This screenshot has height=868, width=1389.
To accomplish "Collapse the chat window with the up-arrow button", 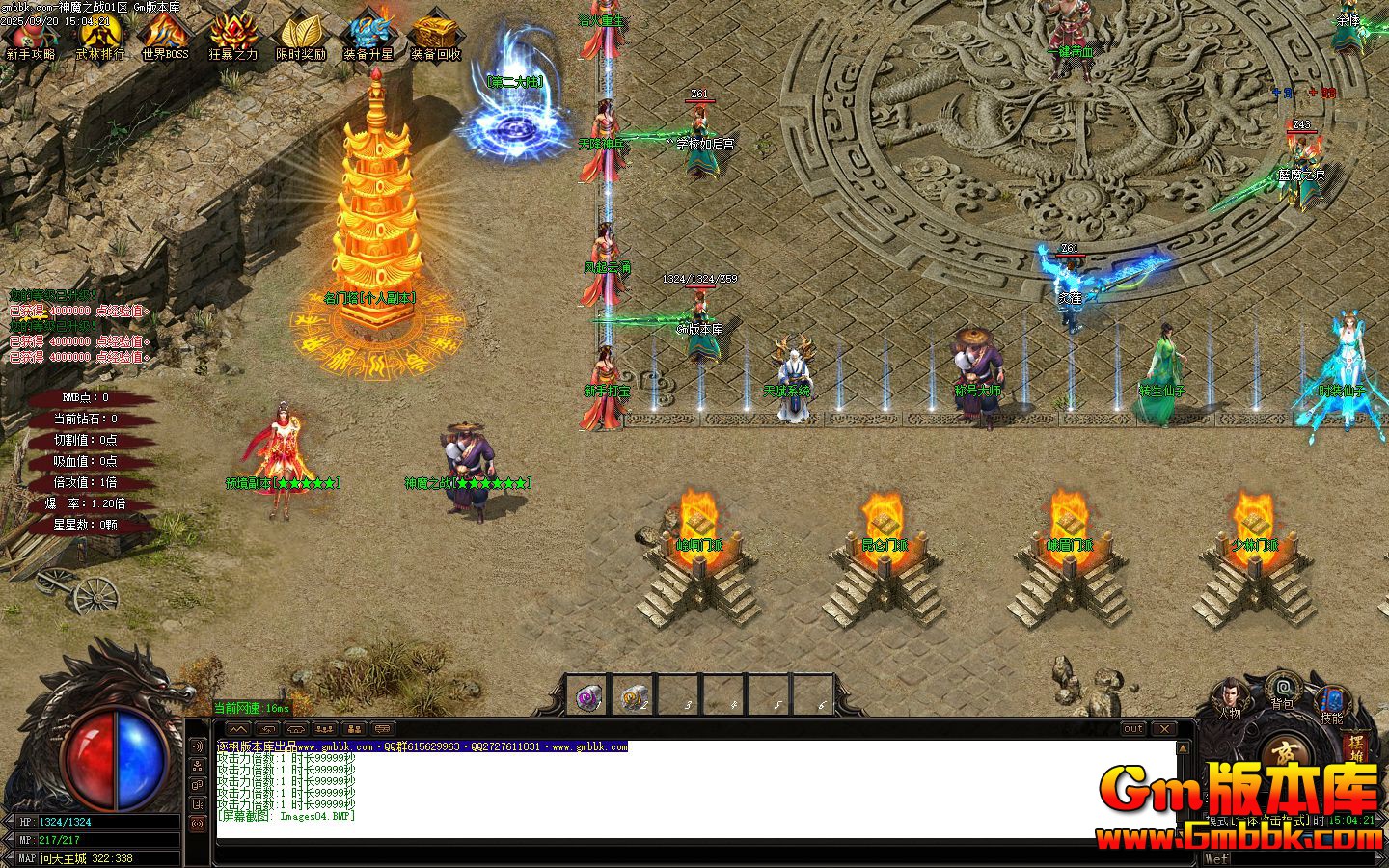I will click(238, 728).
